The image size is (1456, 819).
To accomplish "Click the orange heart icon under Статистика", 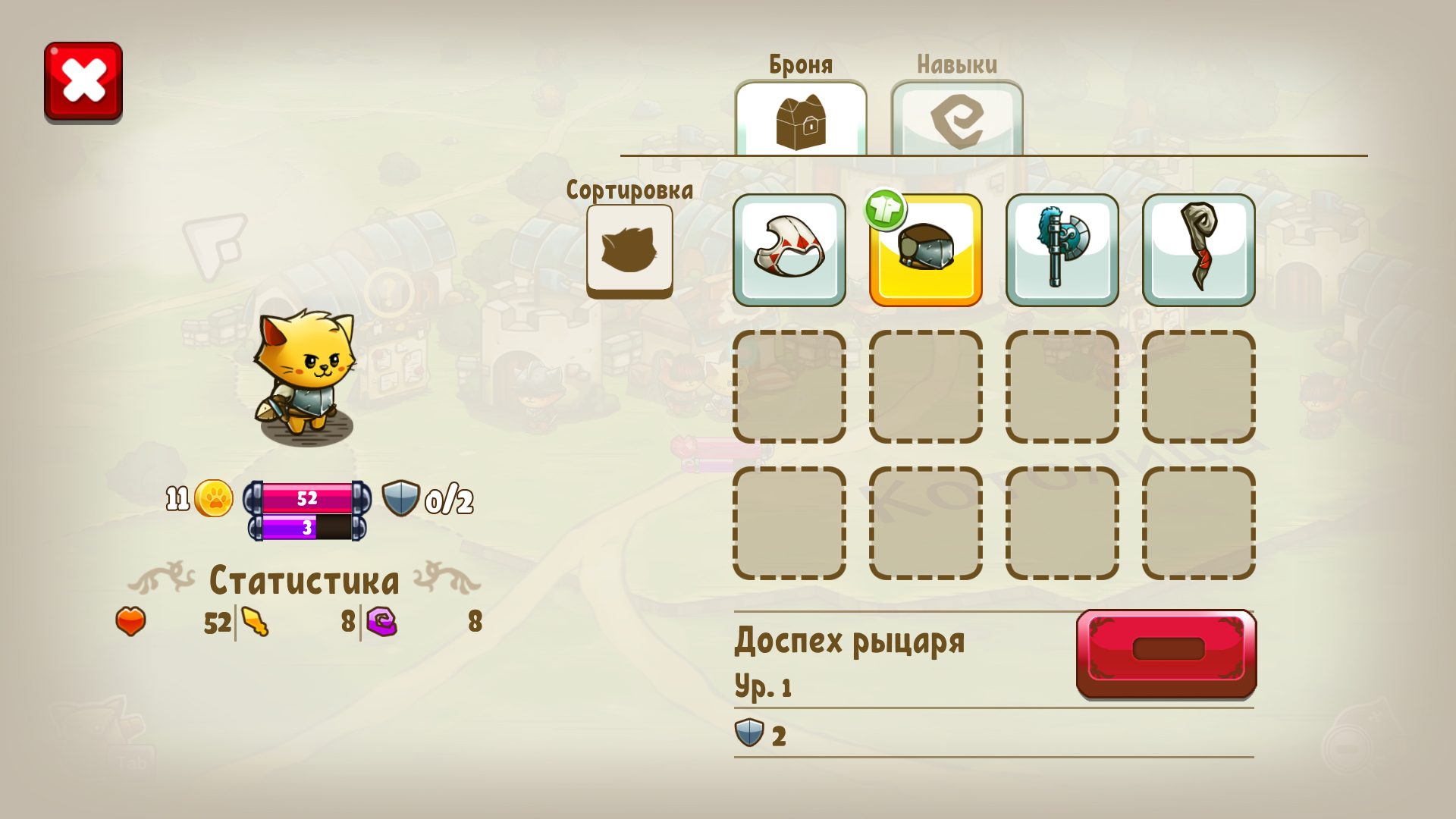I will tap(130, 622).
